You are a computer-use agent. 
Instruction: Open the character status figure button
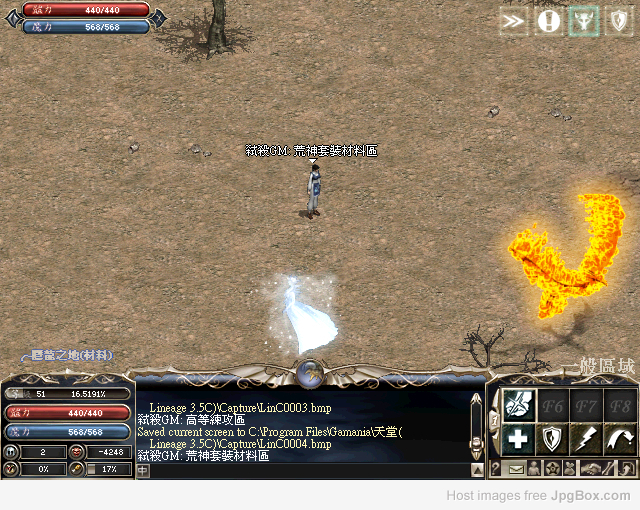(534, 468)
